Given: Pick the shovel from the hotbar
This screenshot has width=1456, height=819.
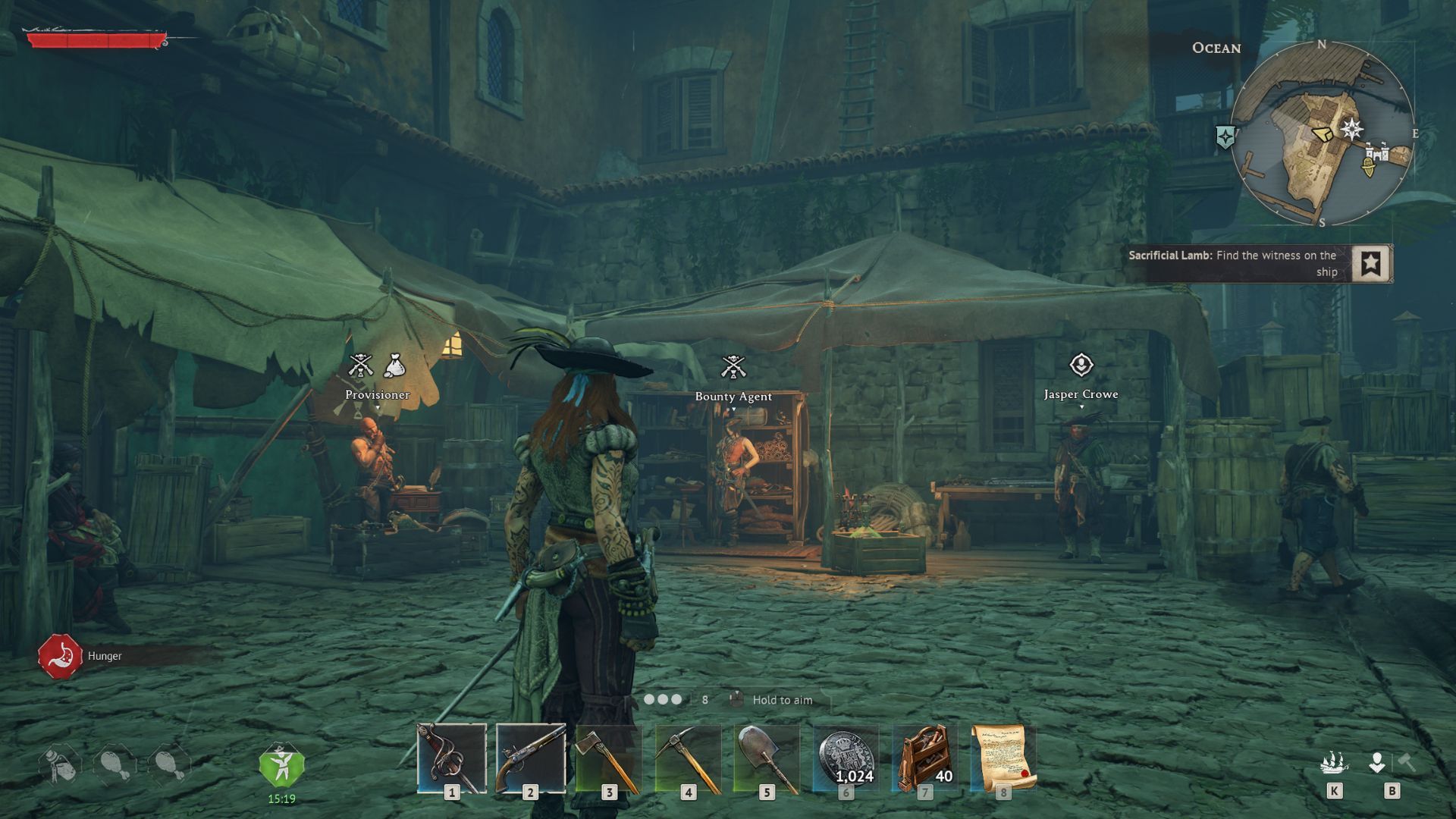Looking at the screenshot, I should [767, 758].
